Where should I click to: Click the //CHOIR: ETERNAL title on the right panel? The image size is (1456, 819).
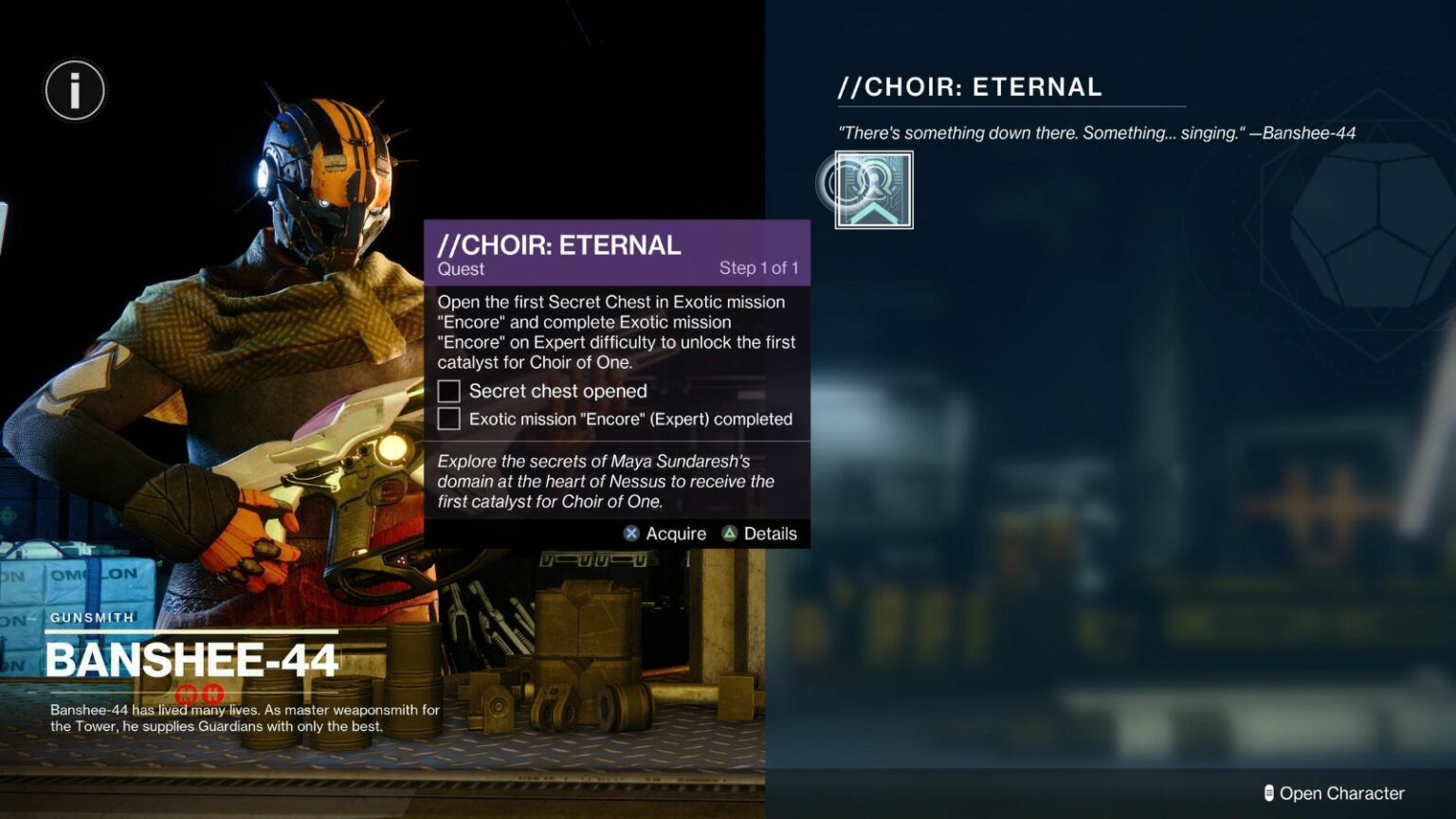coord(970,86)
